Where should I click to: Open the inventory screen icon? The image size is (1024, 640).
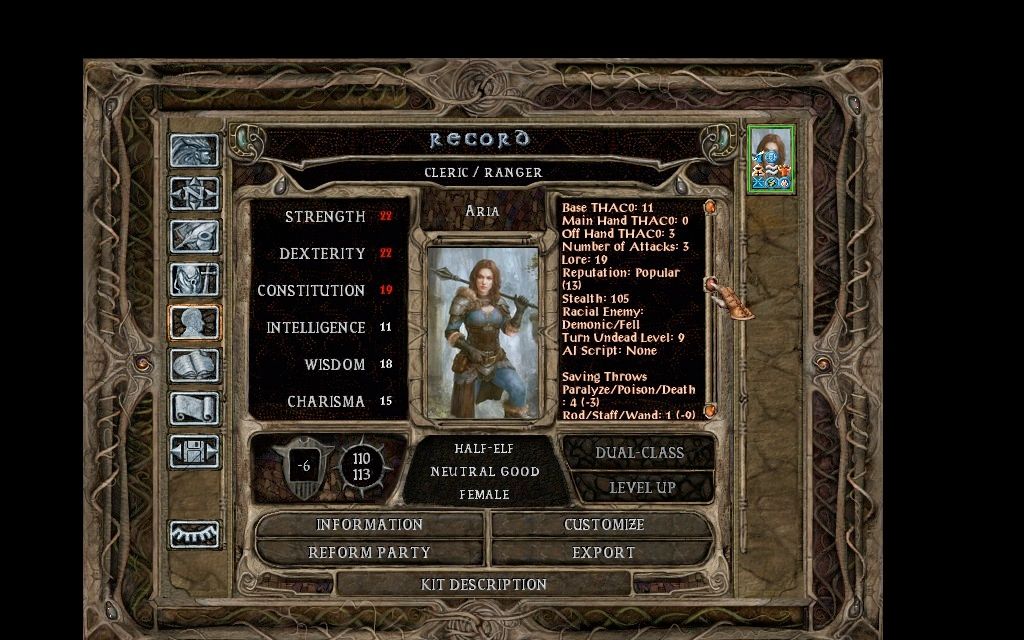194,280
